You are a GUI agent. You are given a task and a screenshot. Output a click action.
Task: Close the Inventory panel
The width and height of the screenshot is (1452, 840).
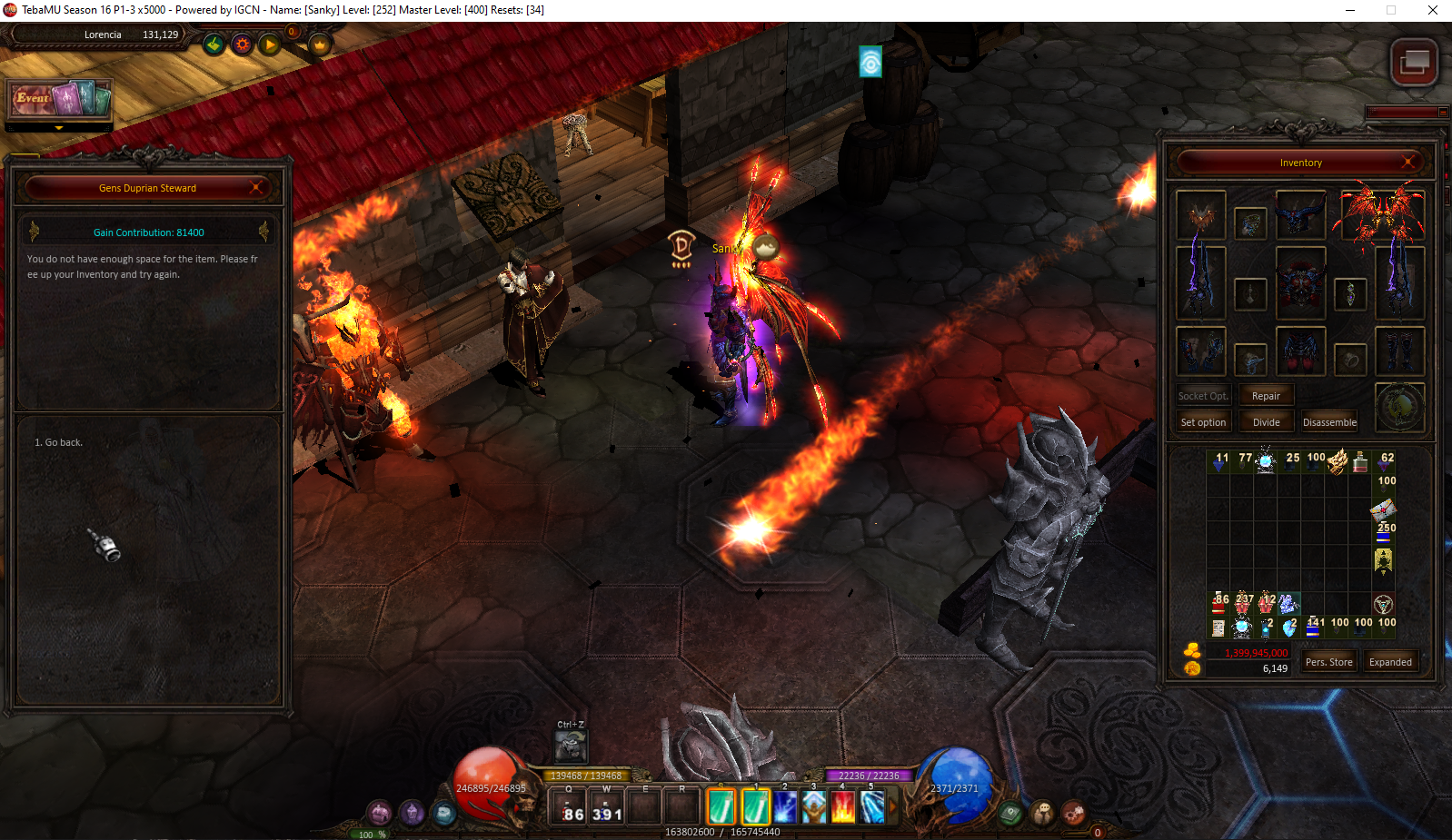(x=1408, y=163)
